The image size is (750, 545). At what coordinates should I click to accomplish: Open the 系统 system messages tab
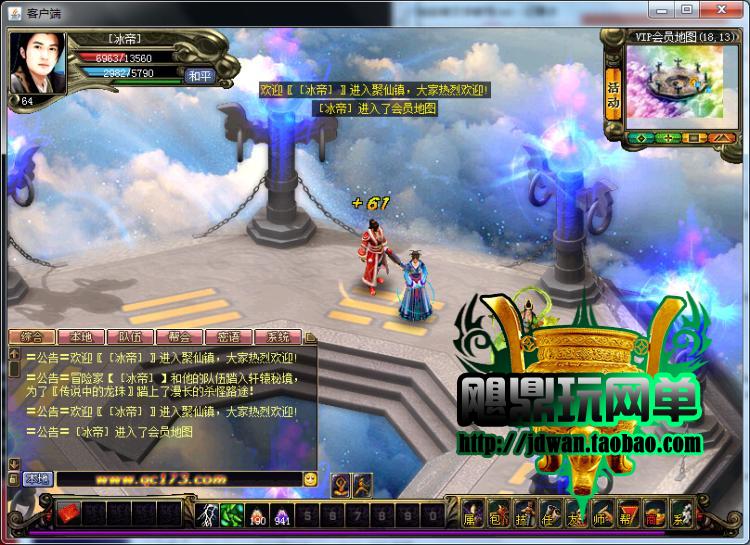278,337
